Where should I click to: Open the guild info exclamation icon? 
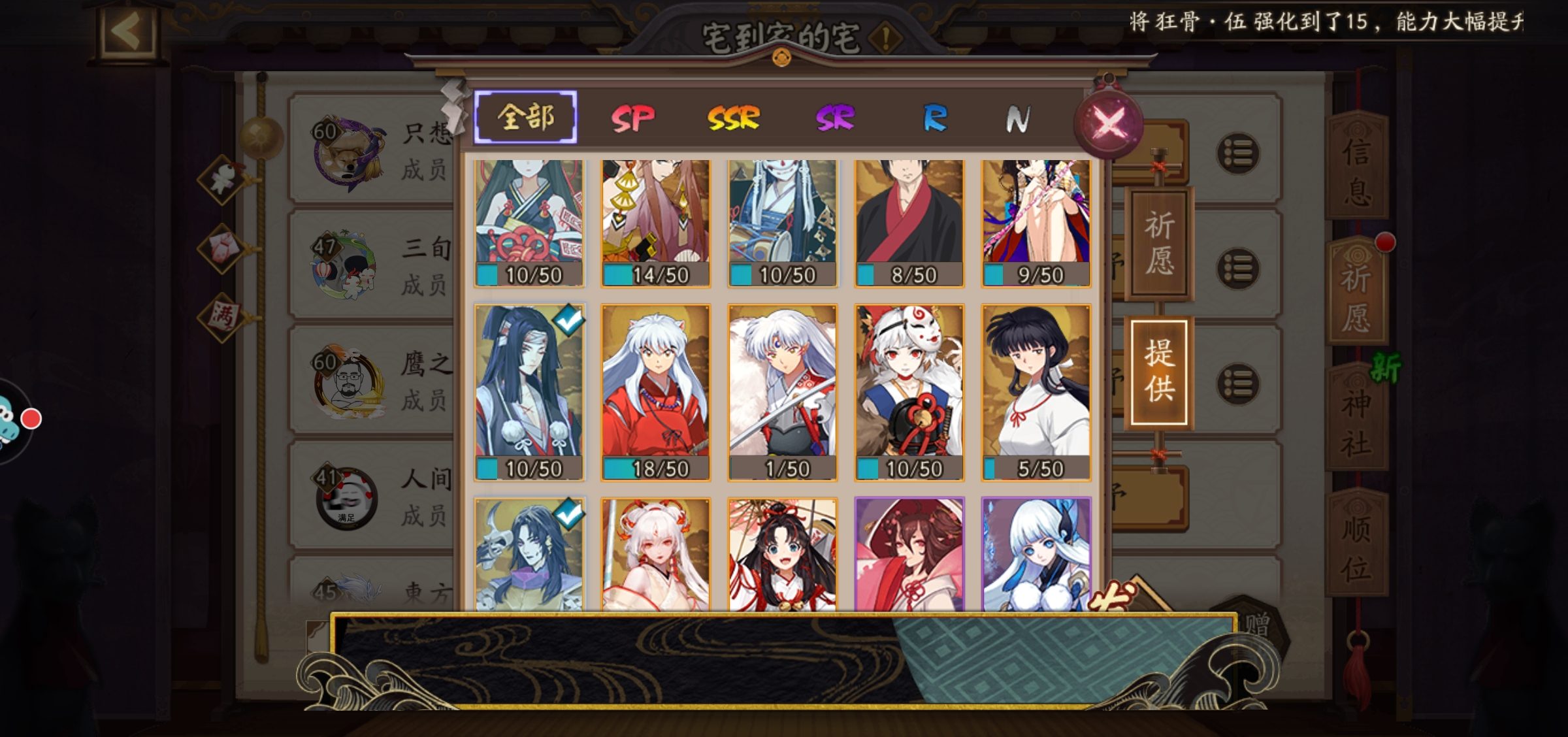886,39
